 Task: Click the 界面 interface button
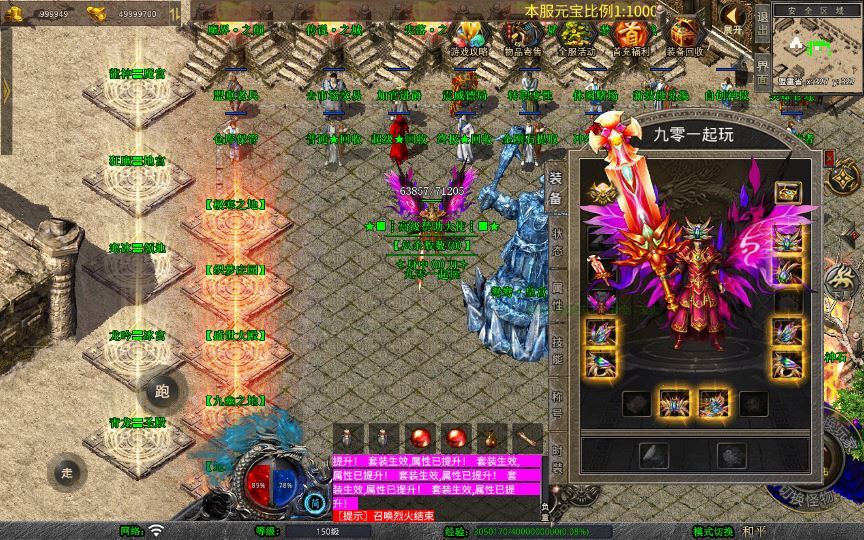762,74
